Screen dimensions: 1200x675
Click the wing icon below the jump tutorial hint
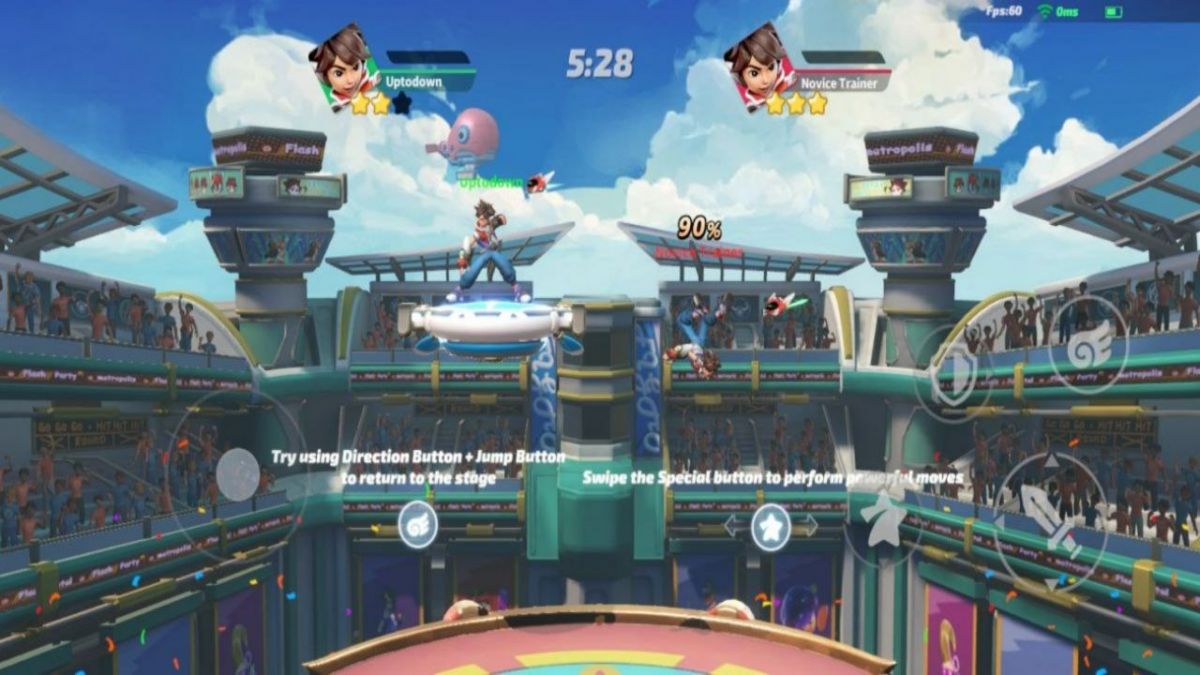pos(418,524)
